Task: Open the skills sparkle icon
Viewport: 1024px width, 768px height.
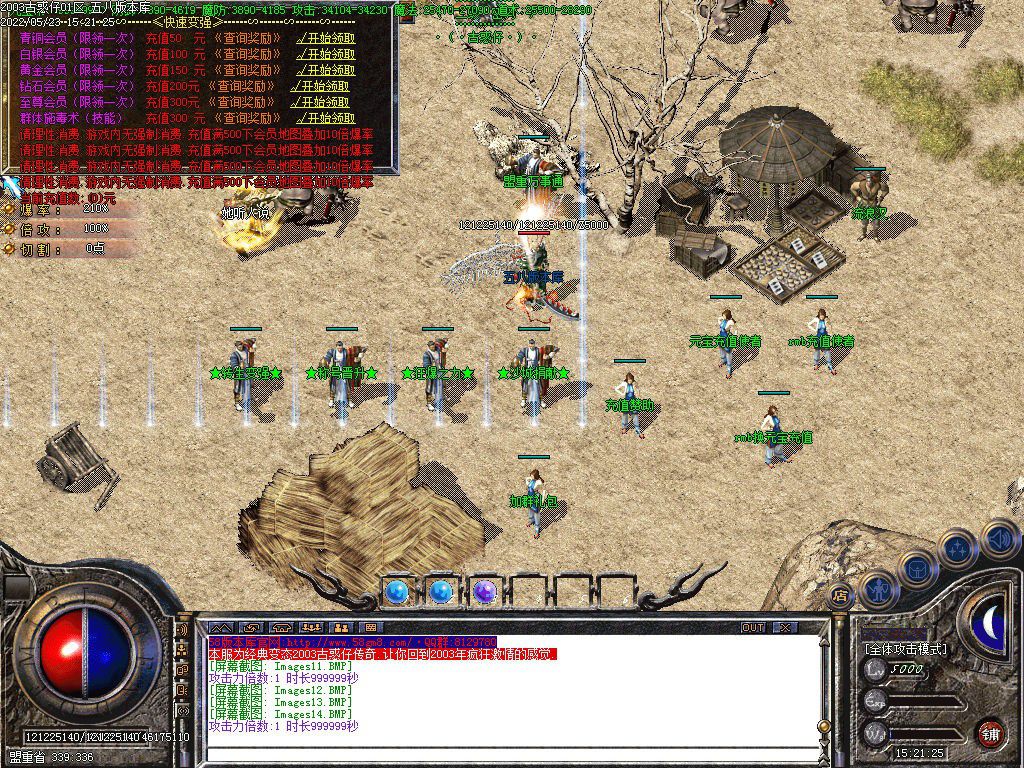Action: (x=957, y=548)
